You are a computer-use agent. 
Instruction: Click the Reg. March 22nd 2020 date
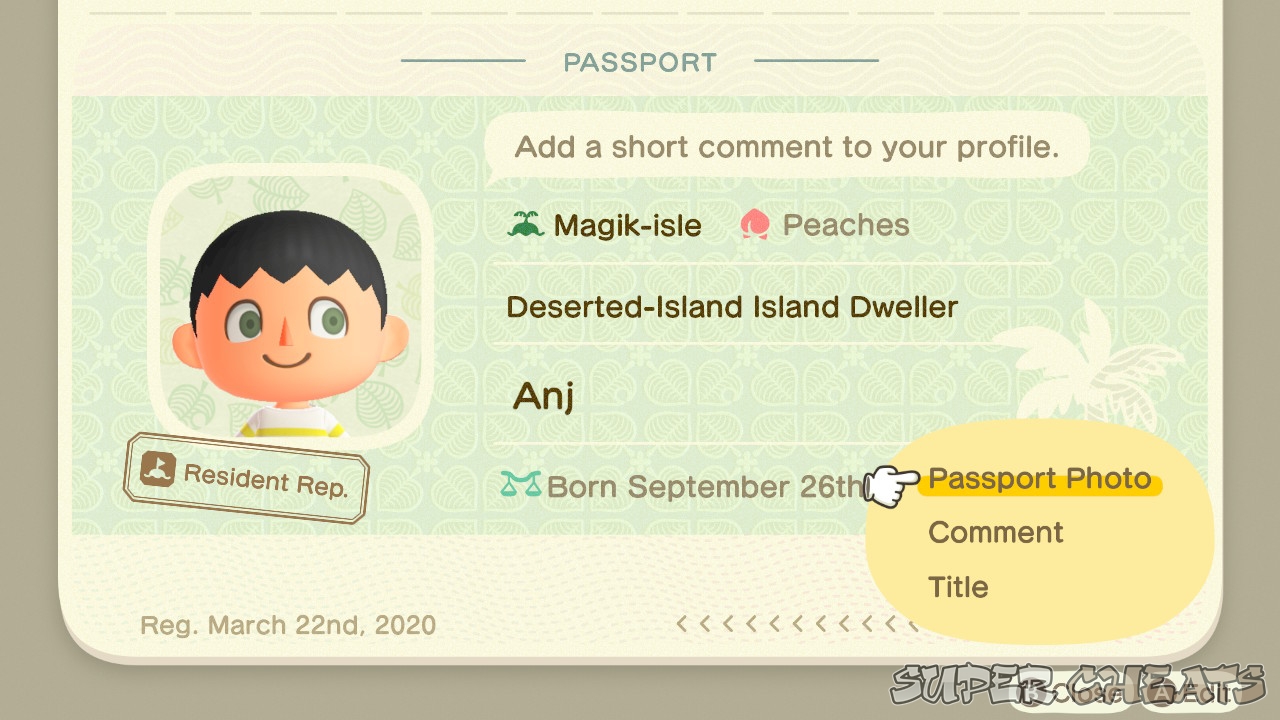[x=286, y=624]
